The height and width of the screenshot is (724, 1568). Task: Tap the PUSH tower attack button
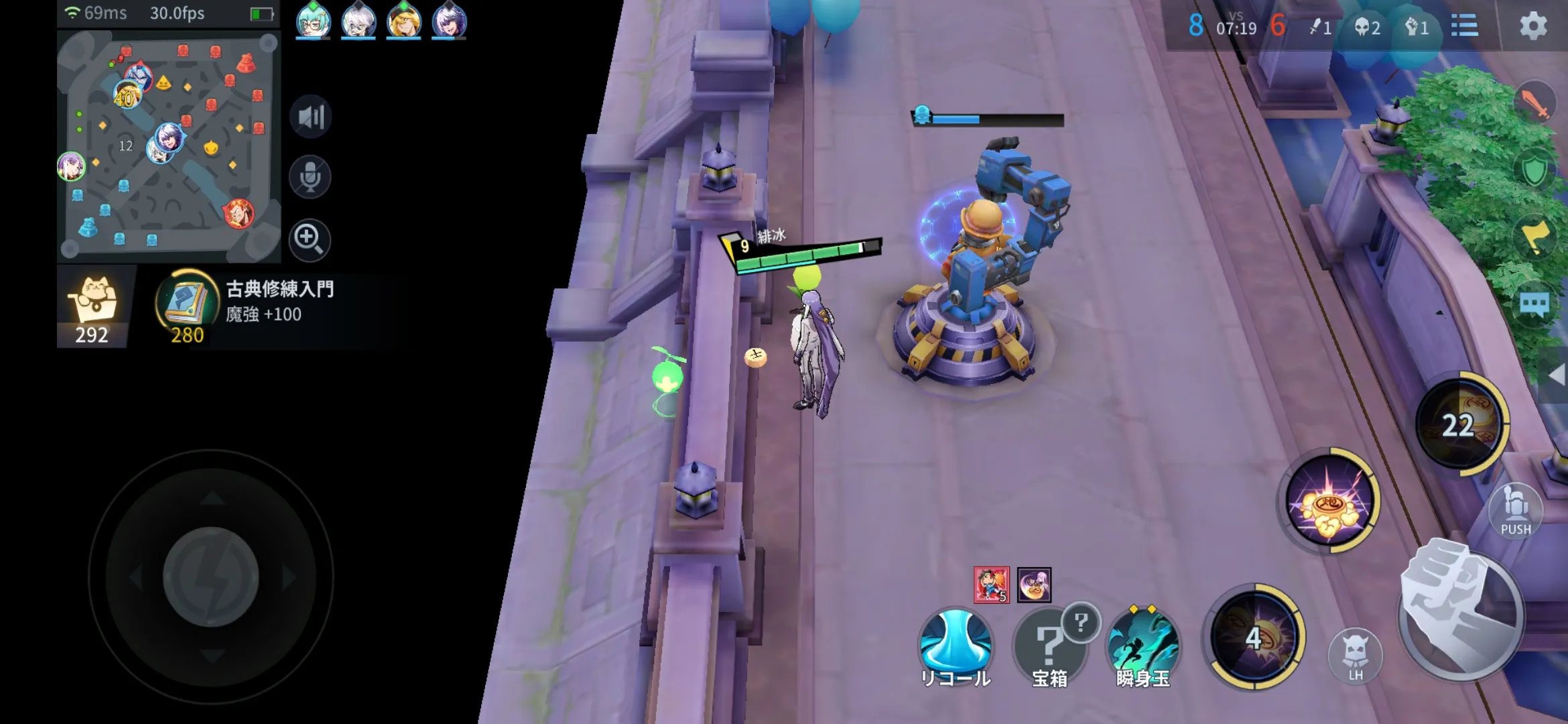tap(1515, 511)
